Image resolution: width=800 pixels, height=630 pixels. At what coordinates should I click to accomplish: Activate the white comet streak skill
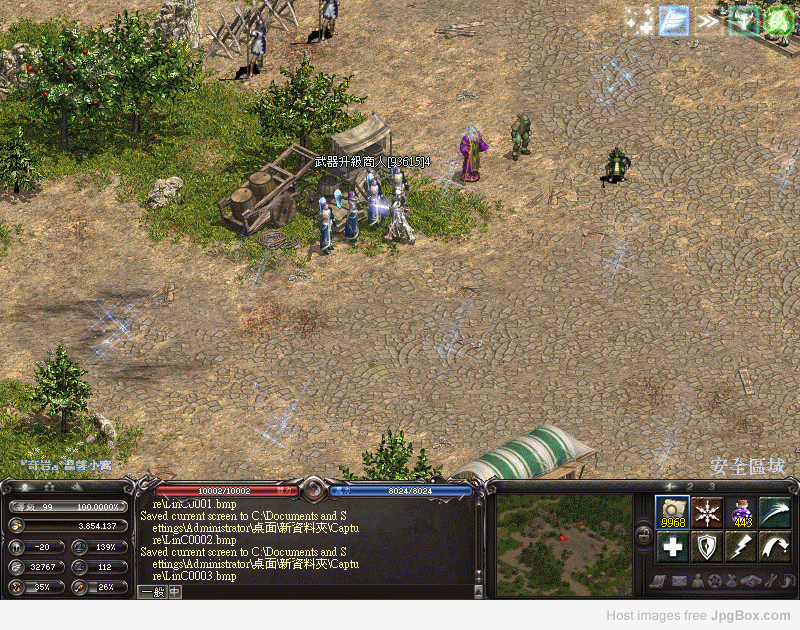tap(775, 512)
